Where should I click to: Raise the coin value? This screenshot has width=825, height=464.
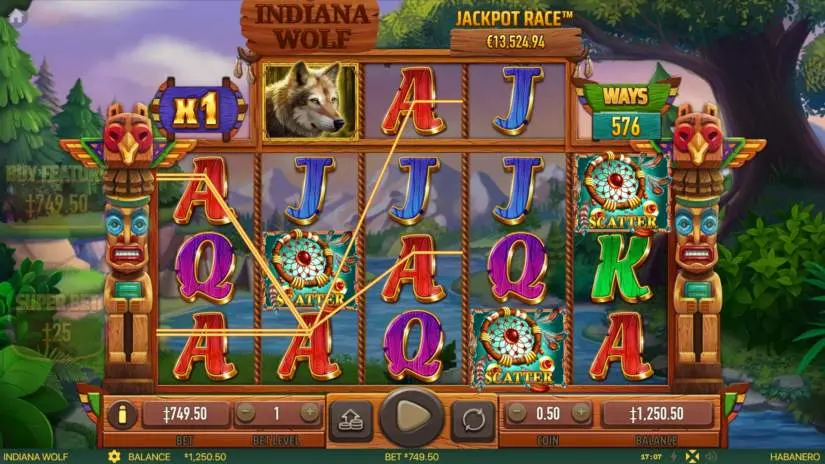(x=582, y=412)
